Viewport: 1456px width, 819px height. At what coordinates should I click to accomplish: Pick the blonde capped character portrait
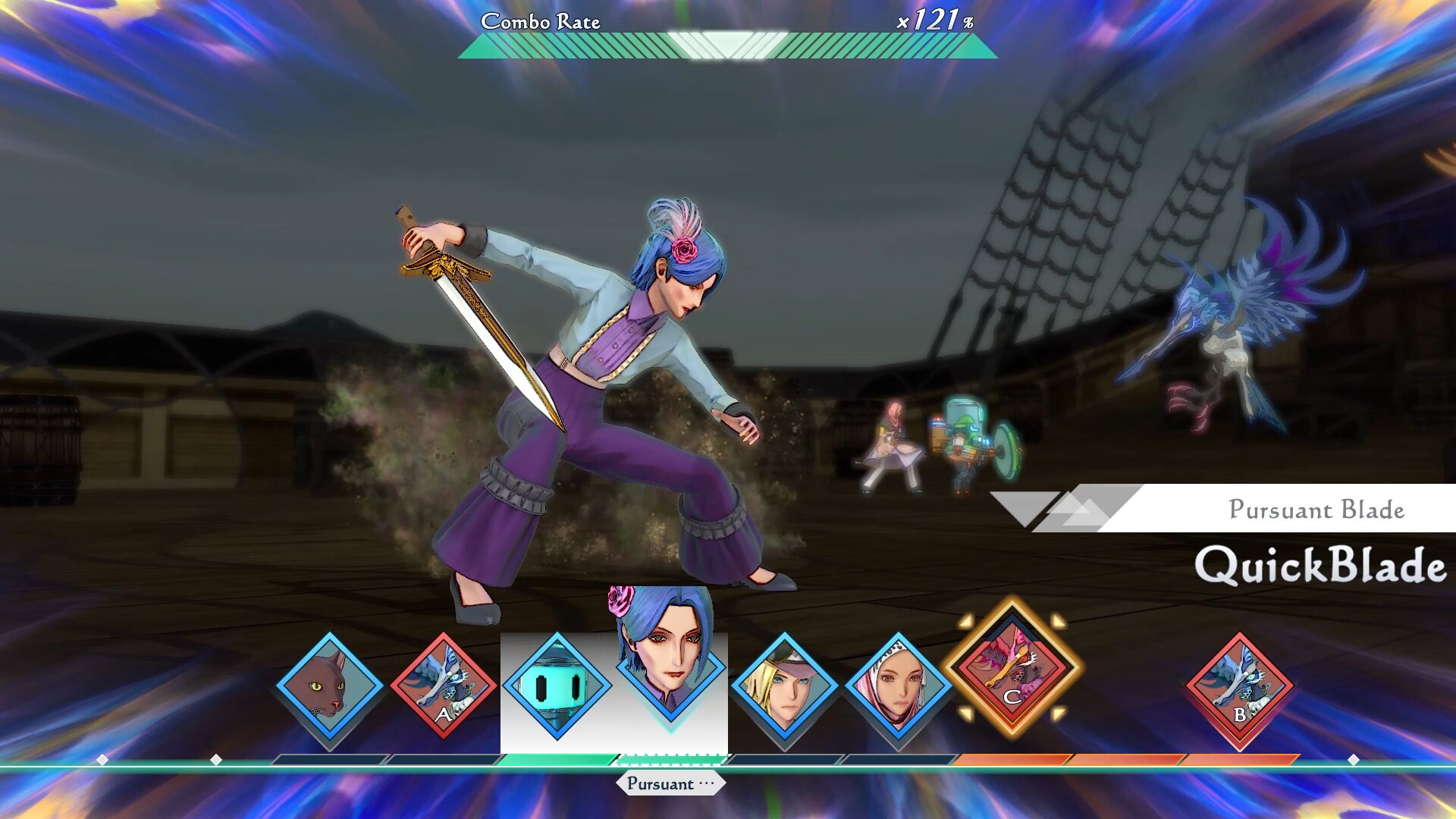click(x=784, y=686)
